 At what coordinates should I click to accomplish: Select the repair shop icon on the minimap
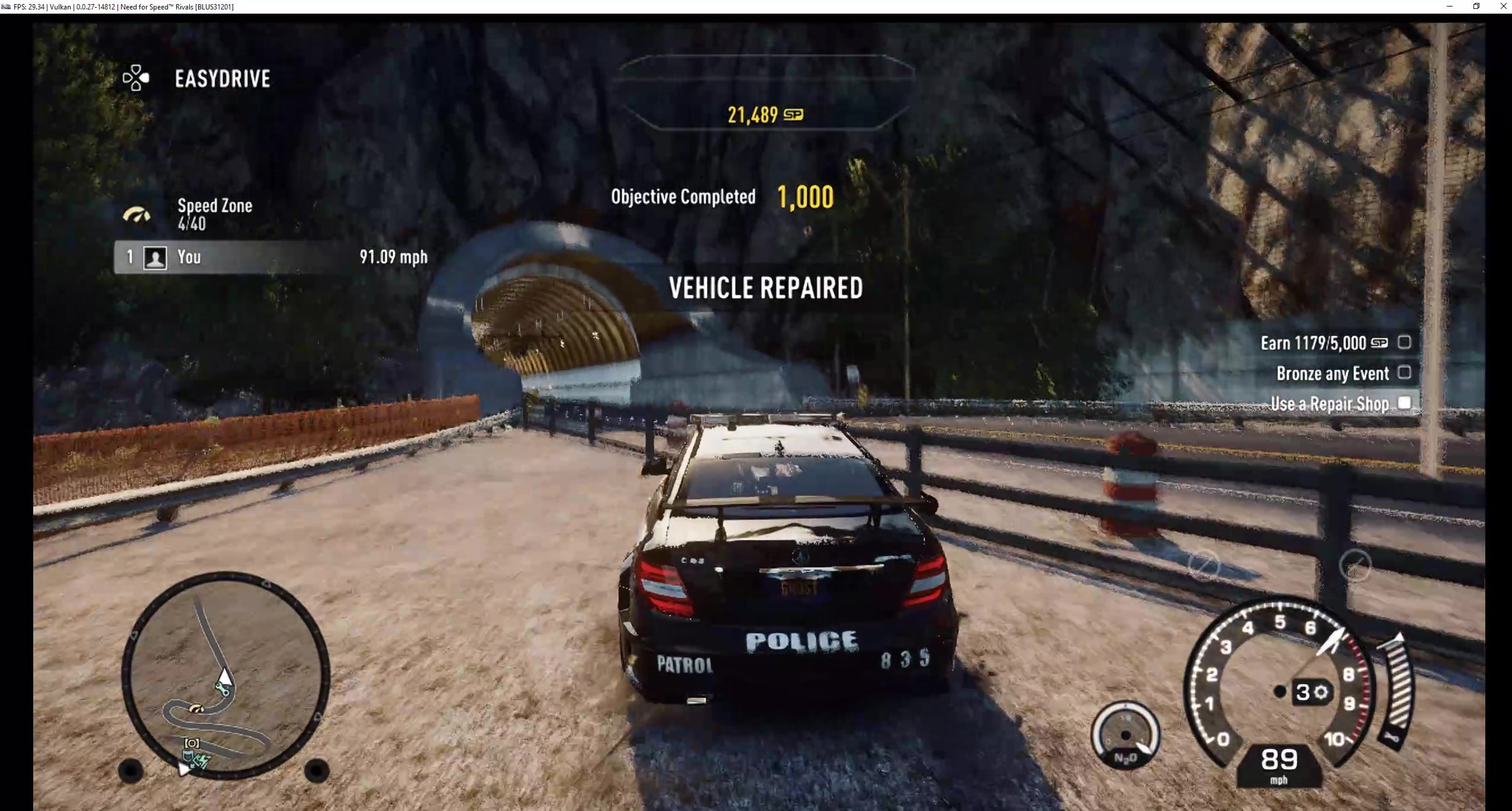(x=189, y=755)
